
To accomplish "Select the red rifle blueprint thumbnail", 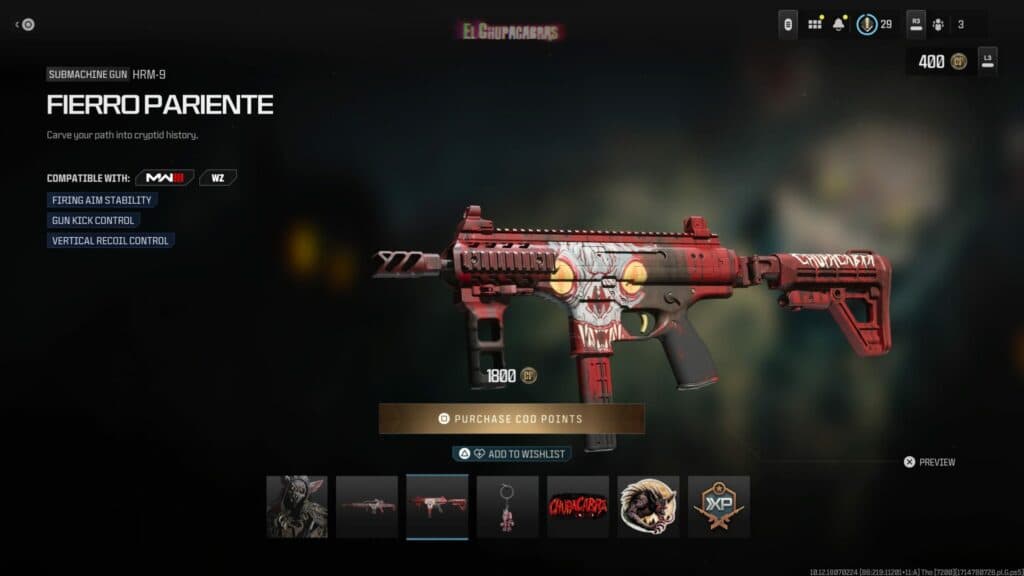I will (367, 507).
